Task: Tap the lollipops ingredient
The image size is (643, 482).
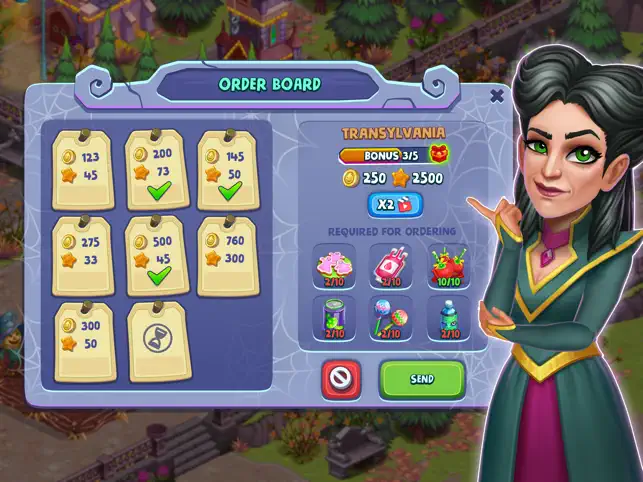Action: (x=391, y=318)
